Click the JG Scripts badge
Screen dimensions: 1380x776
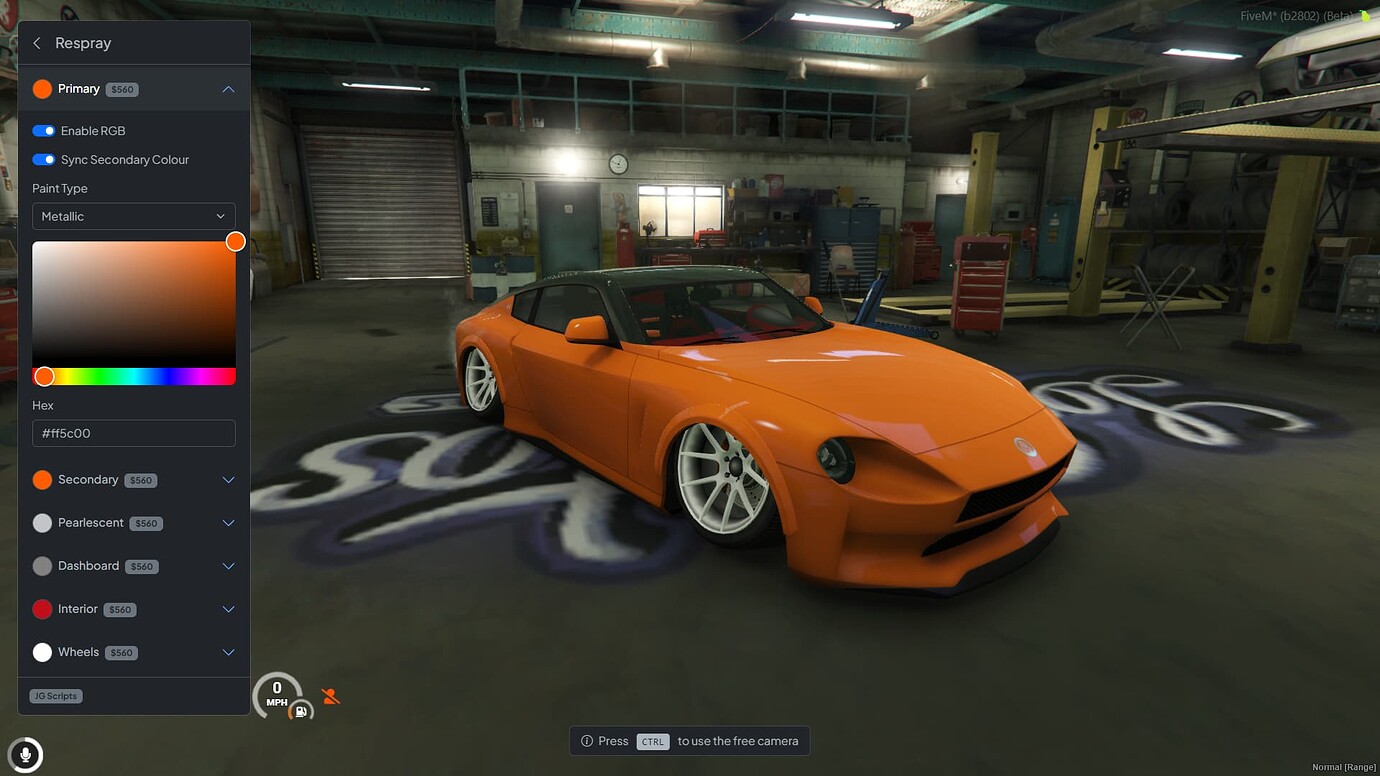[55, 695]
